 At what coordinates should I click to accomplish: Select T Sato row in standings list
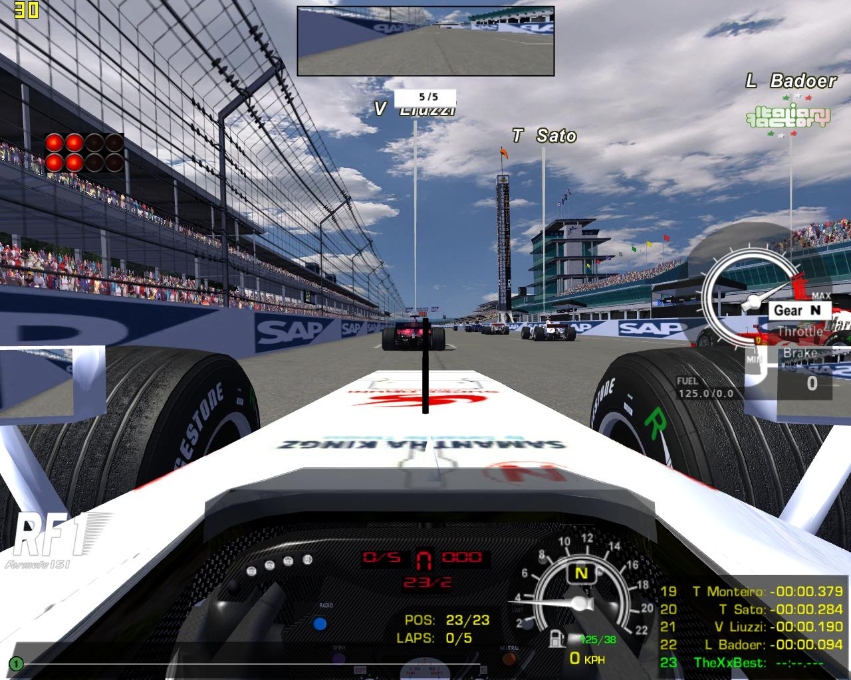pos(752,609)
